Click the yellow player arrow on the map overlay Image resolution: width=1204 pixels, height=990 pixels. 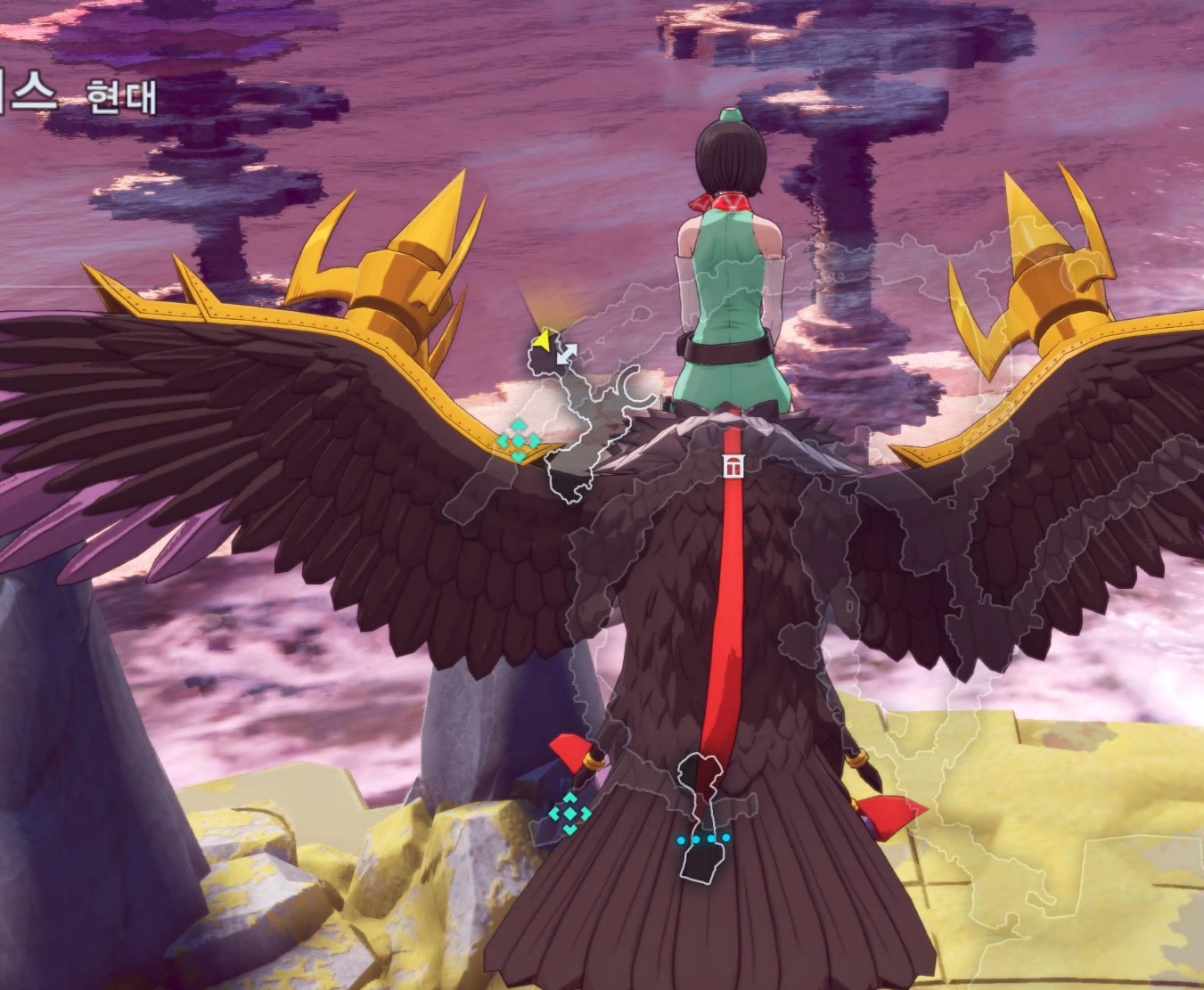(x=541, y=340)
